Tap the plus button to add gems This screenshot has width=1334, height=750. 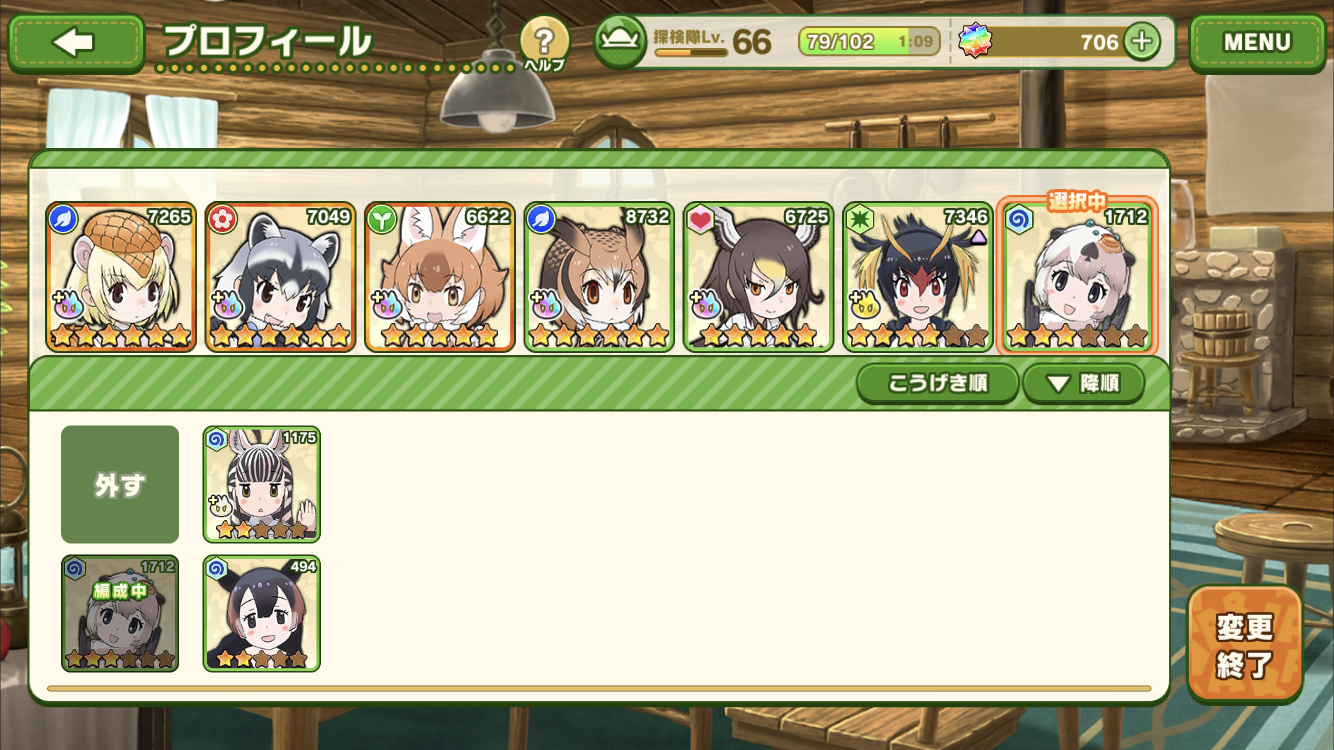[x=1141, y=42]
